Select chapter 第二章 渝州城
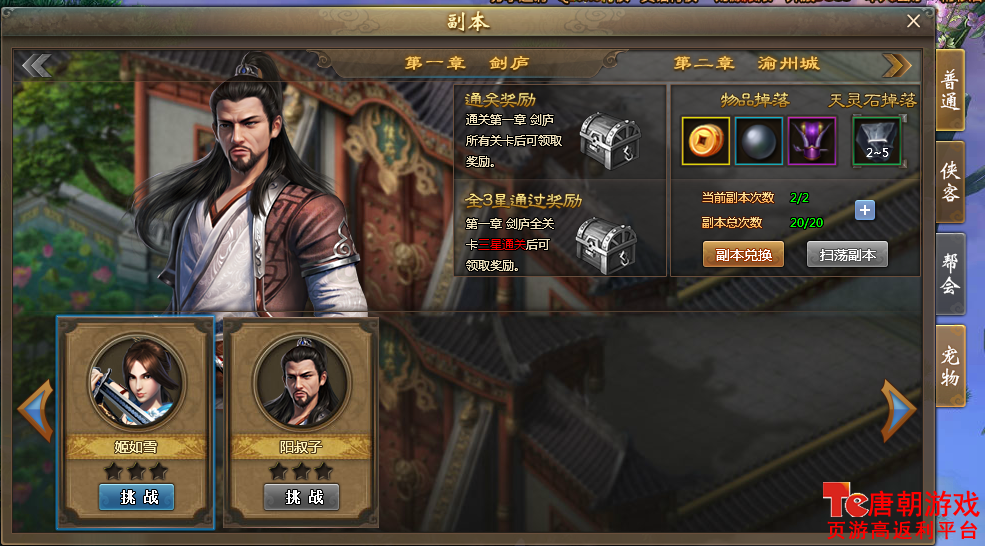 746,64
